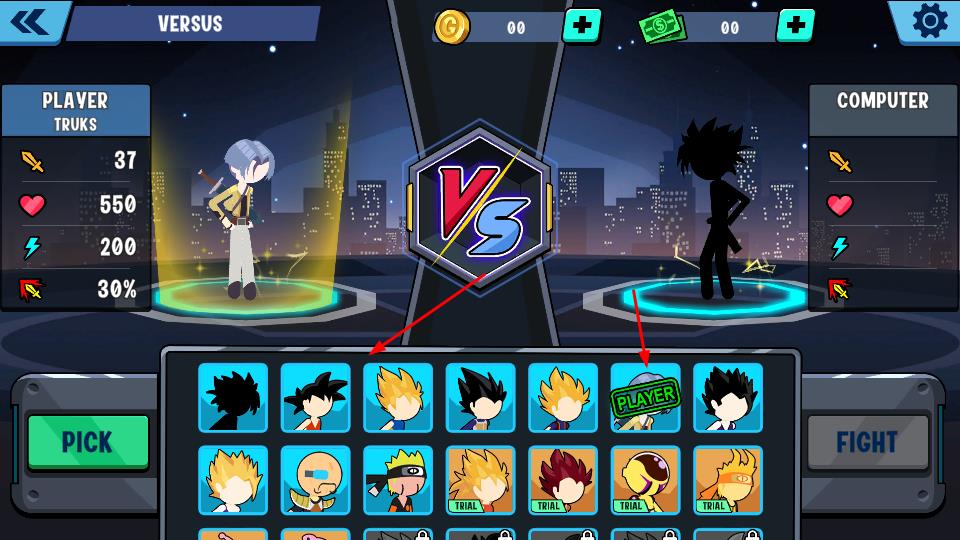The width and height of the screenshot is (960, 540).
Task: Choose the character tile marked PLAYER
Action: pos(645,397)
